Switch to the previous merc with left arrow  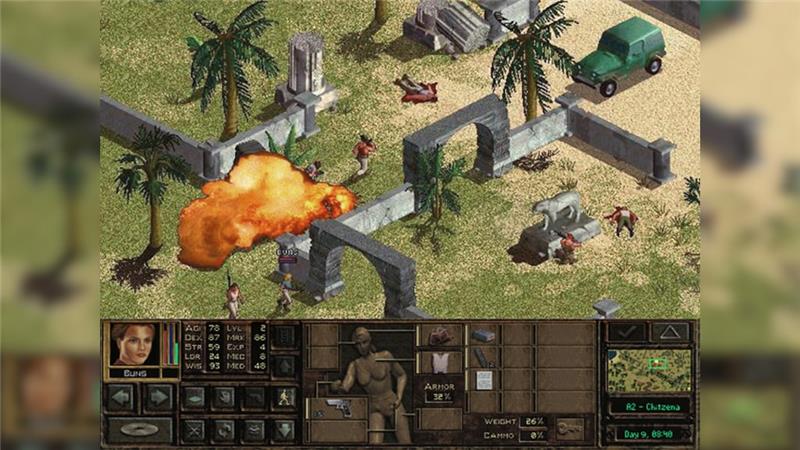(121, 397)
